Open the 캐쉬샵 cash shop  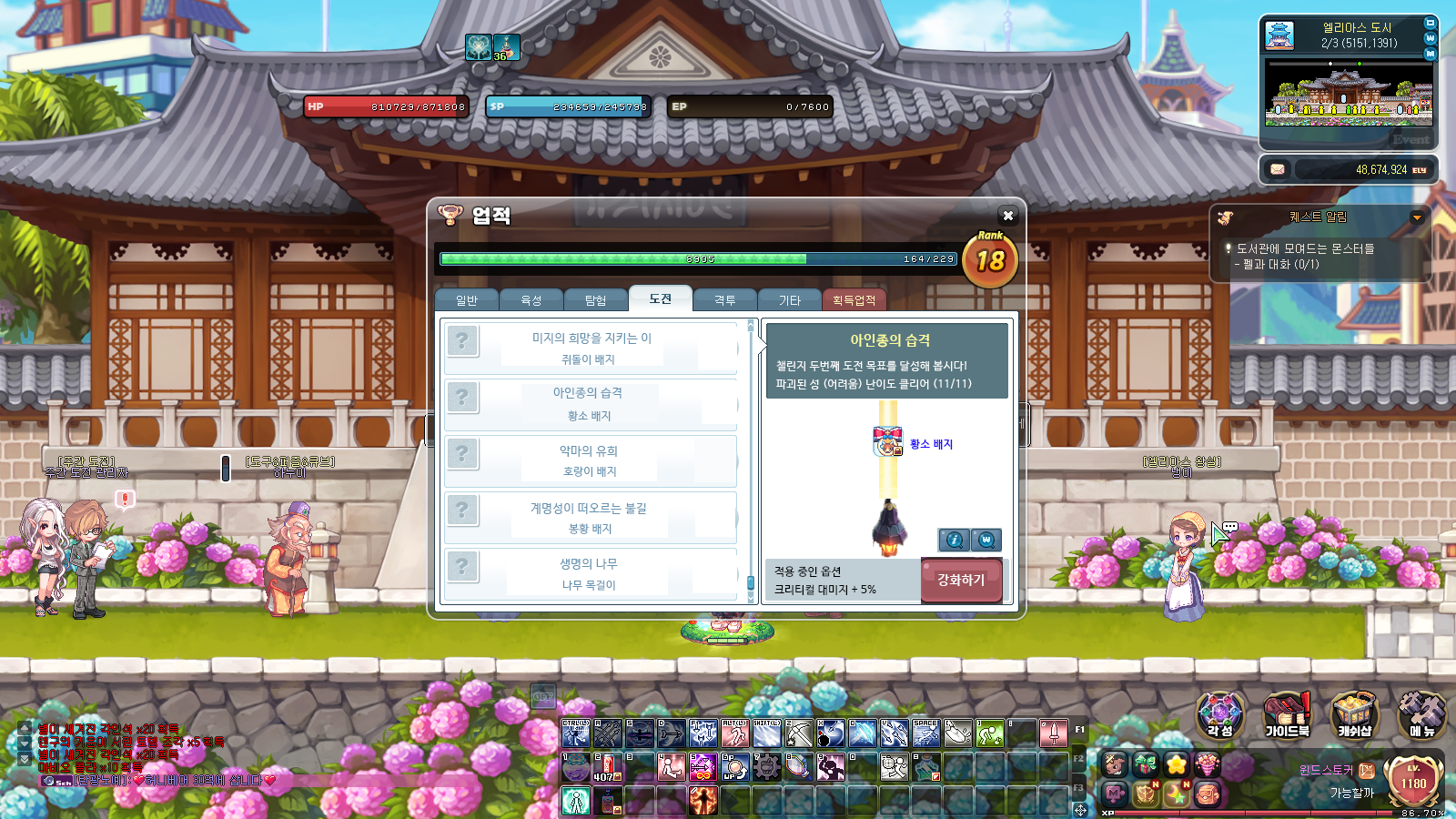pyautogui.click(x=1354, y=714)
